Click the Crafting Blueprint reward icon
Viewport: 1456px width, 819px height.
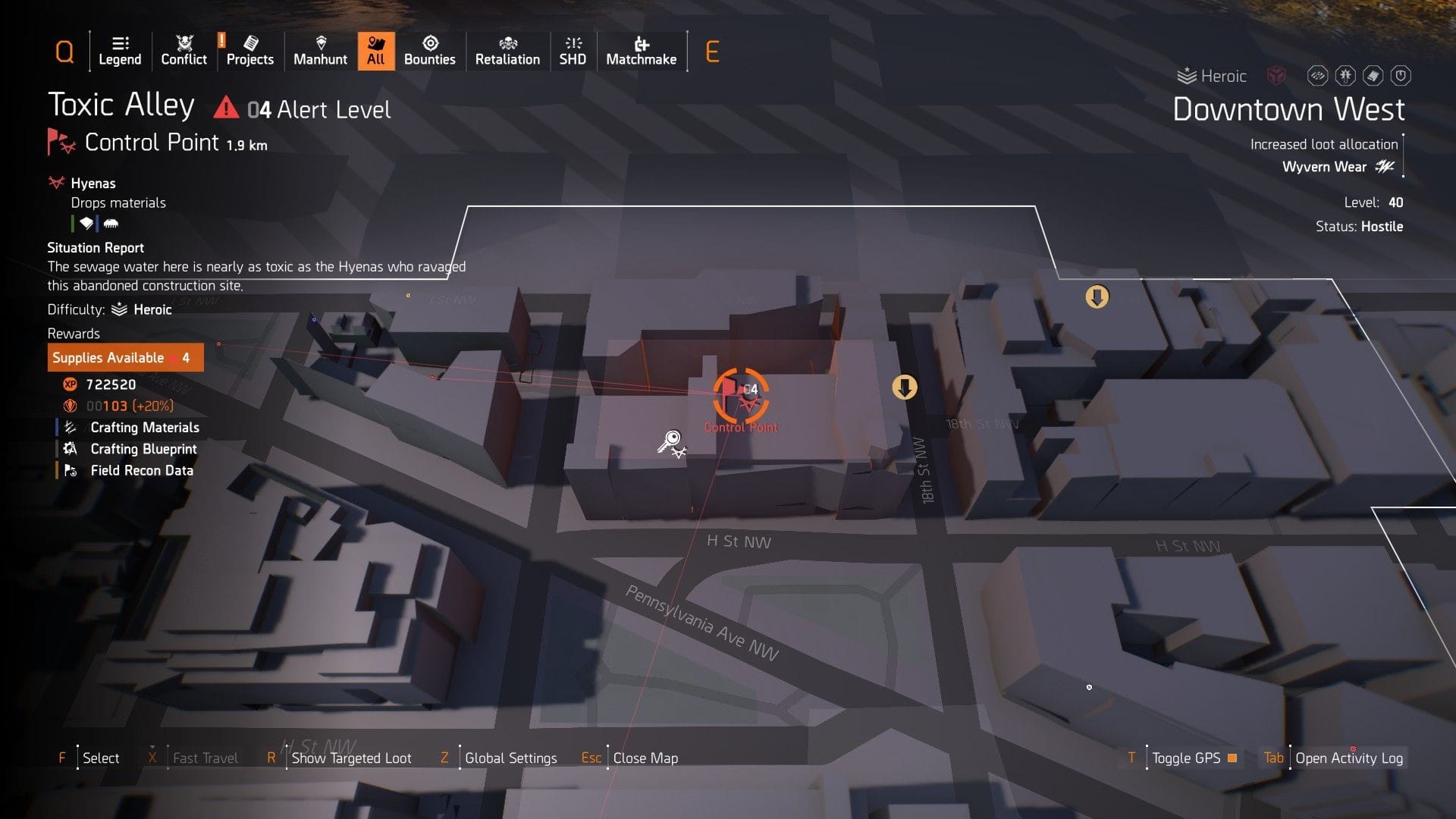click(x=69, y=449)
